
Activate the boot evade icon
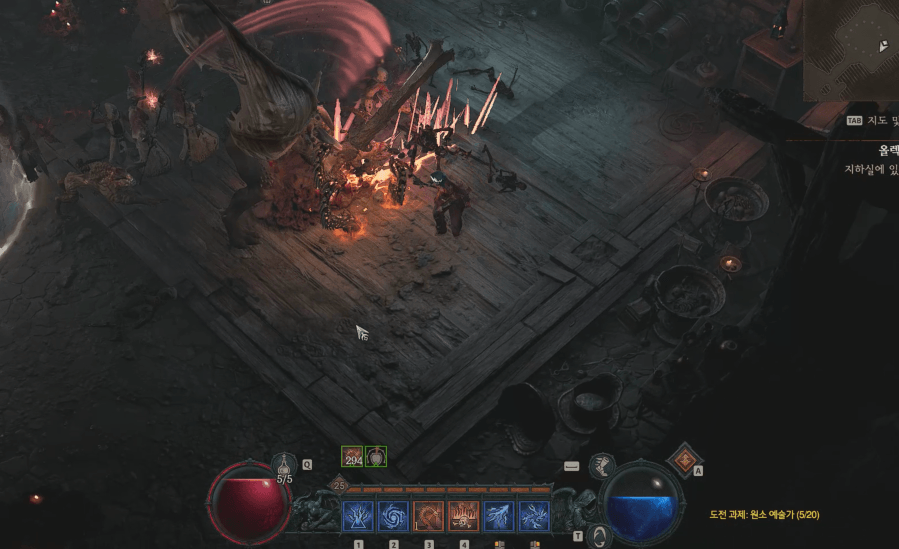[x=602, y=465]
